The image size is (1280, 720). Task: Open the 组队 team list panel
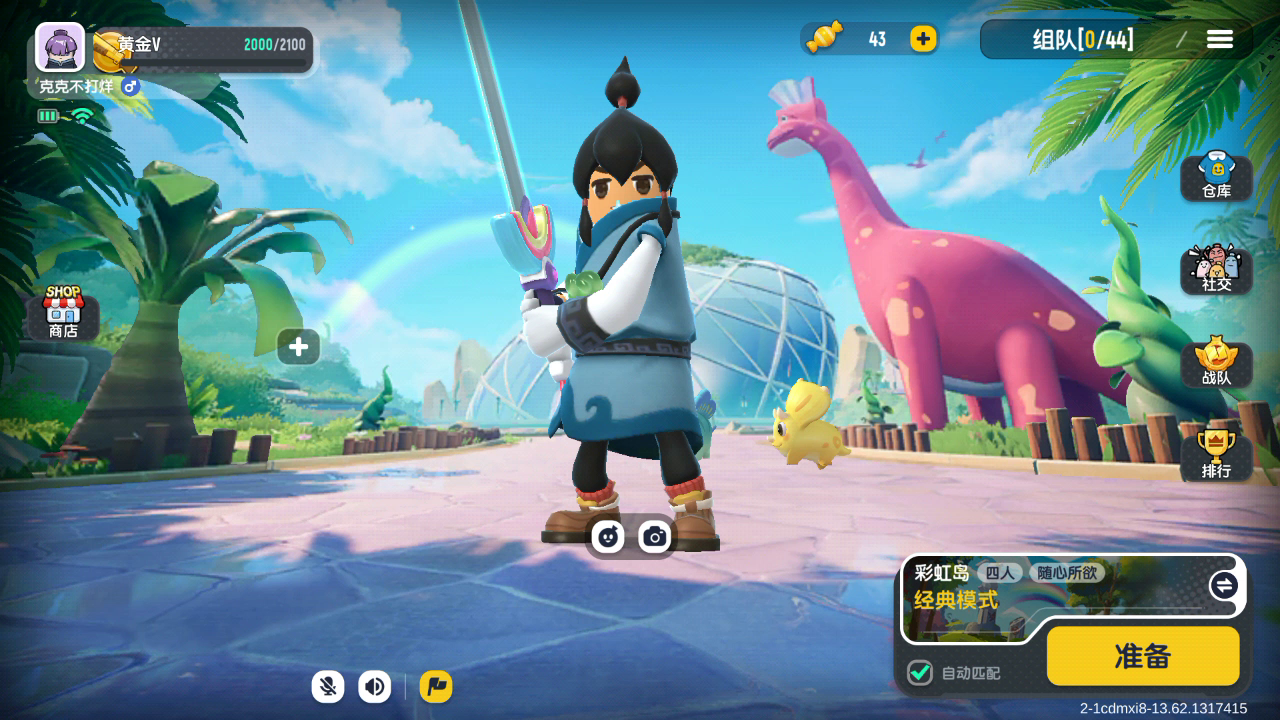1083,40
